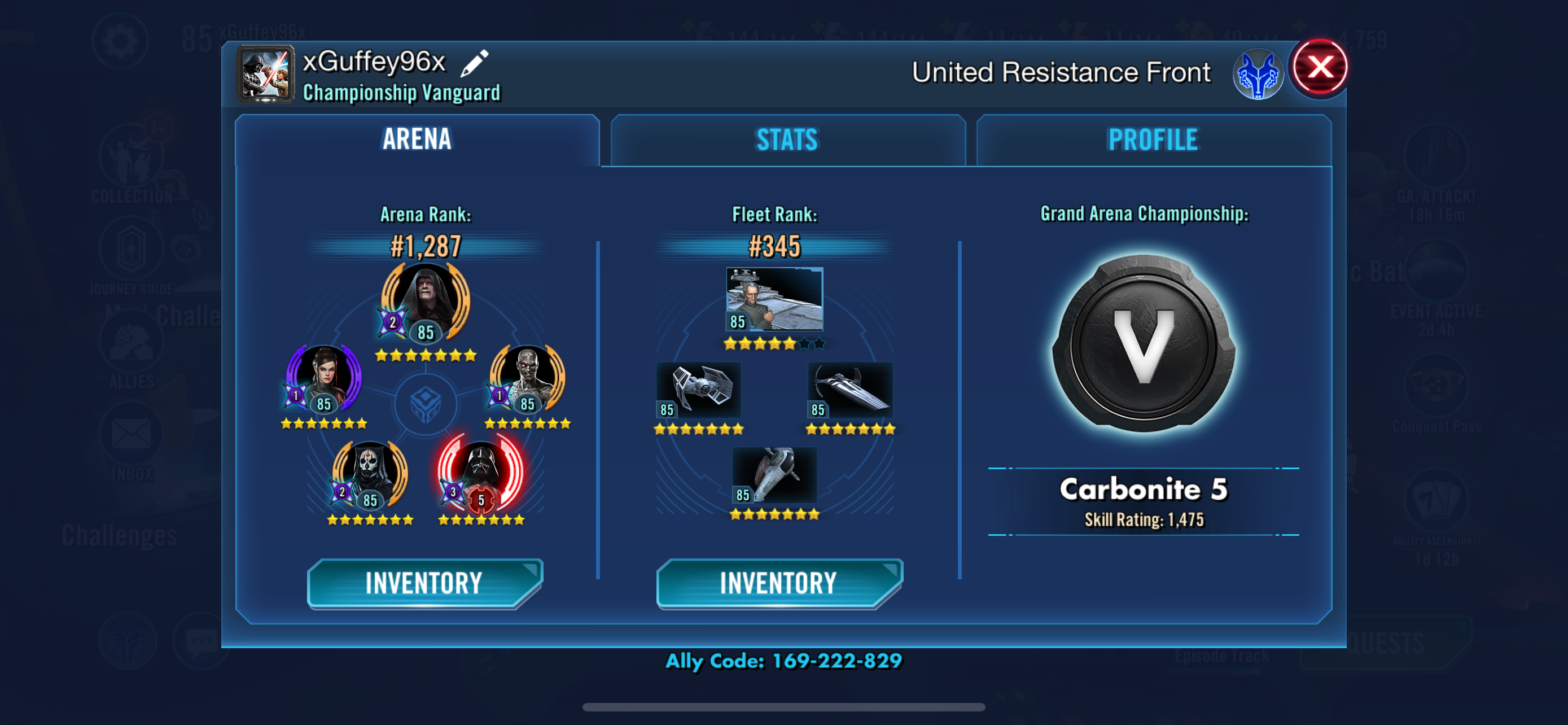
Task: Open the Arena Inventory button
Action: 424,582
